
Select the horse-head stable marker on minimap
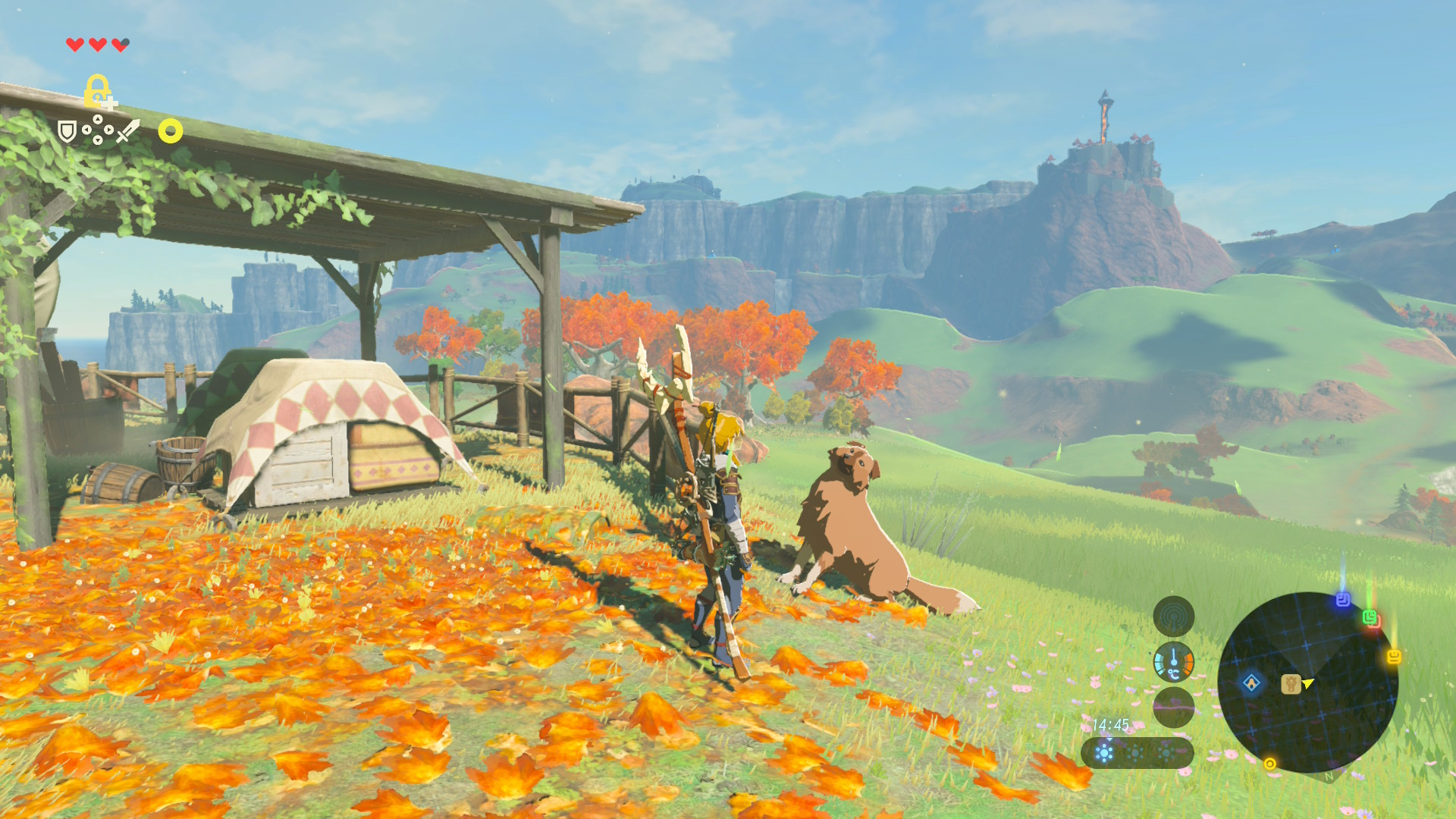coord(1290,684)
